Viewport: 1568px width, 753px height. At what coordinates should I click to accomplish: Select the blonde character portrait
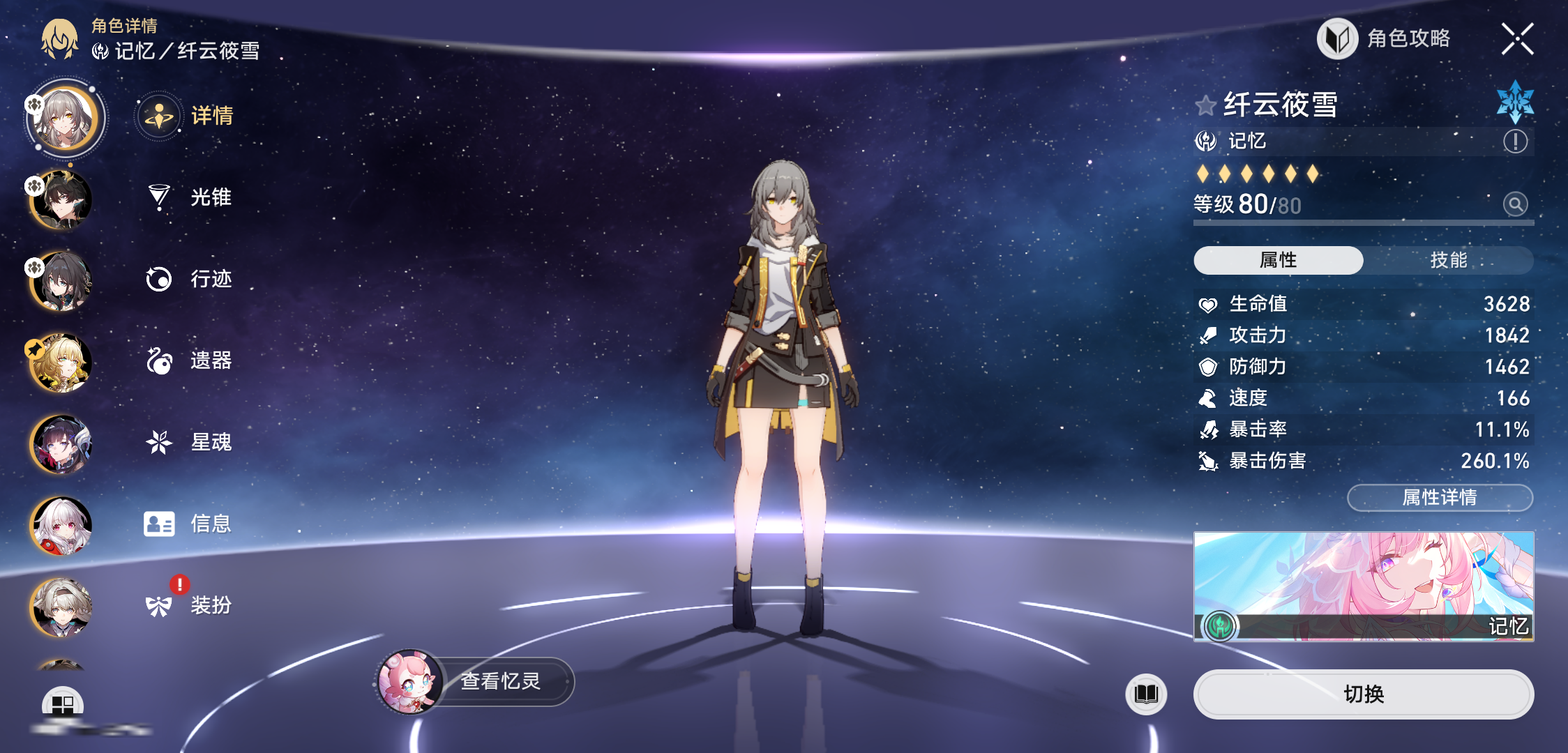tap(61, 363)
